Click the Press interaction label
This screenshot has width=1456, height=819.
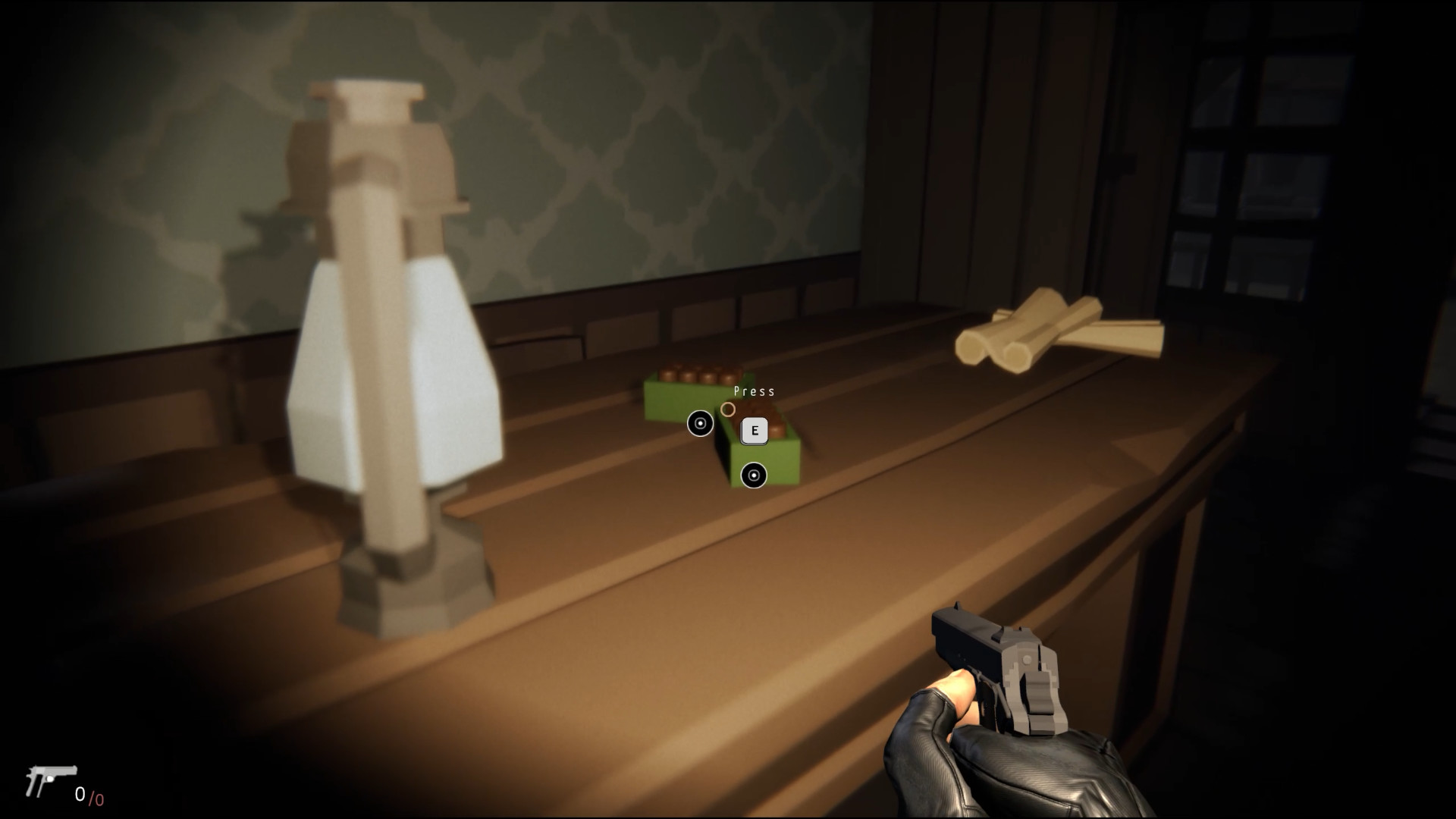tap(755, 391)
